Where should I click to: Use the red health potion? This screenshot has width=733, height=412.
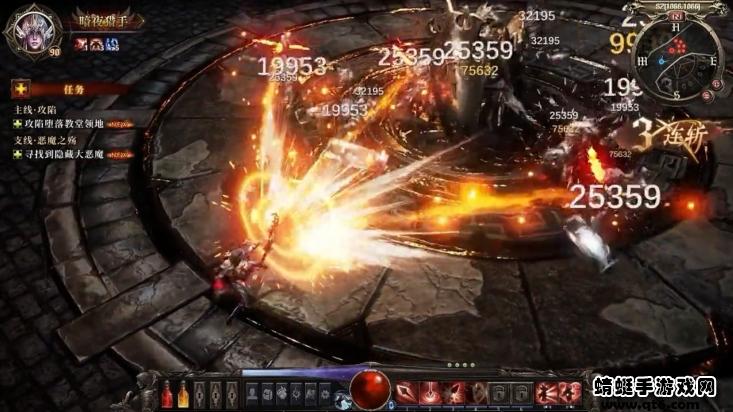pos(167,393)
